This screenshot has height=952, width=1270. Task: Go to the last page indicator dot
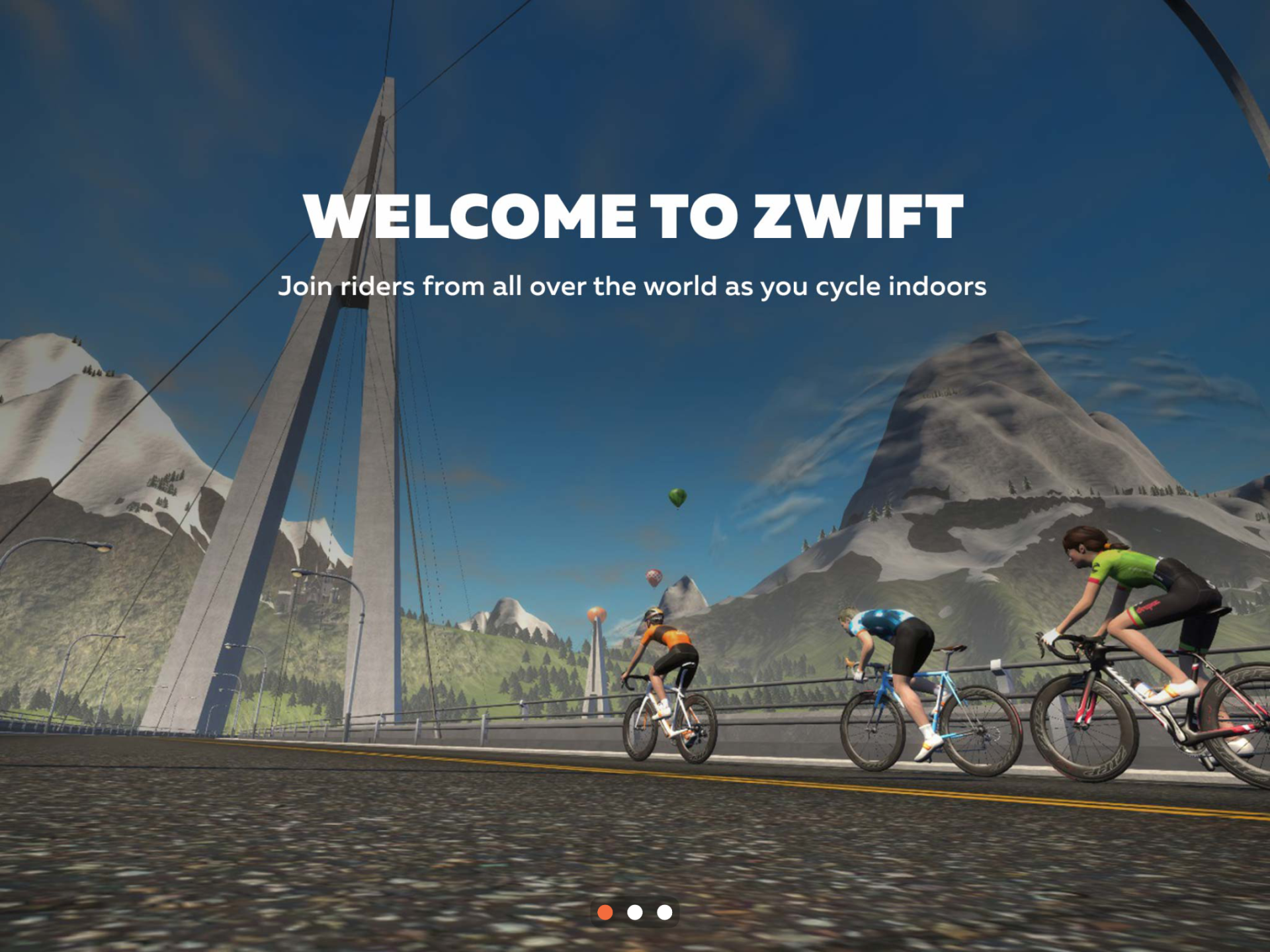tap(665, 912)
